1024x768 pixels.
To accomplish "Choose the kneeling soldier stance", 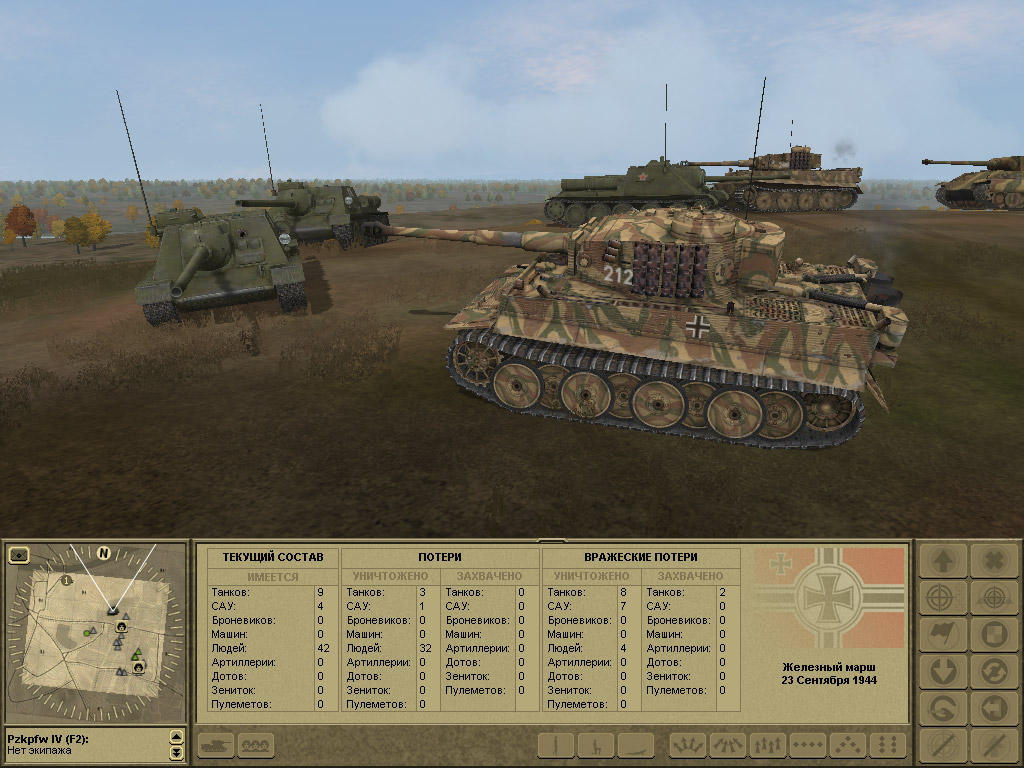I will 596,745.
